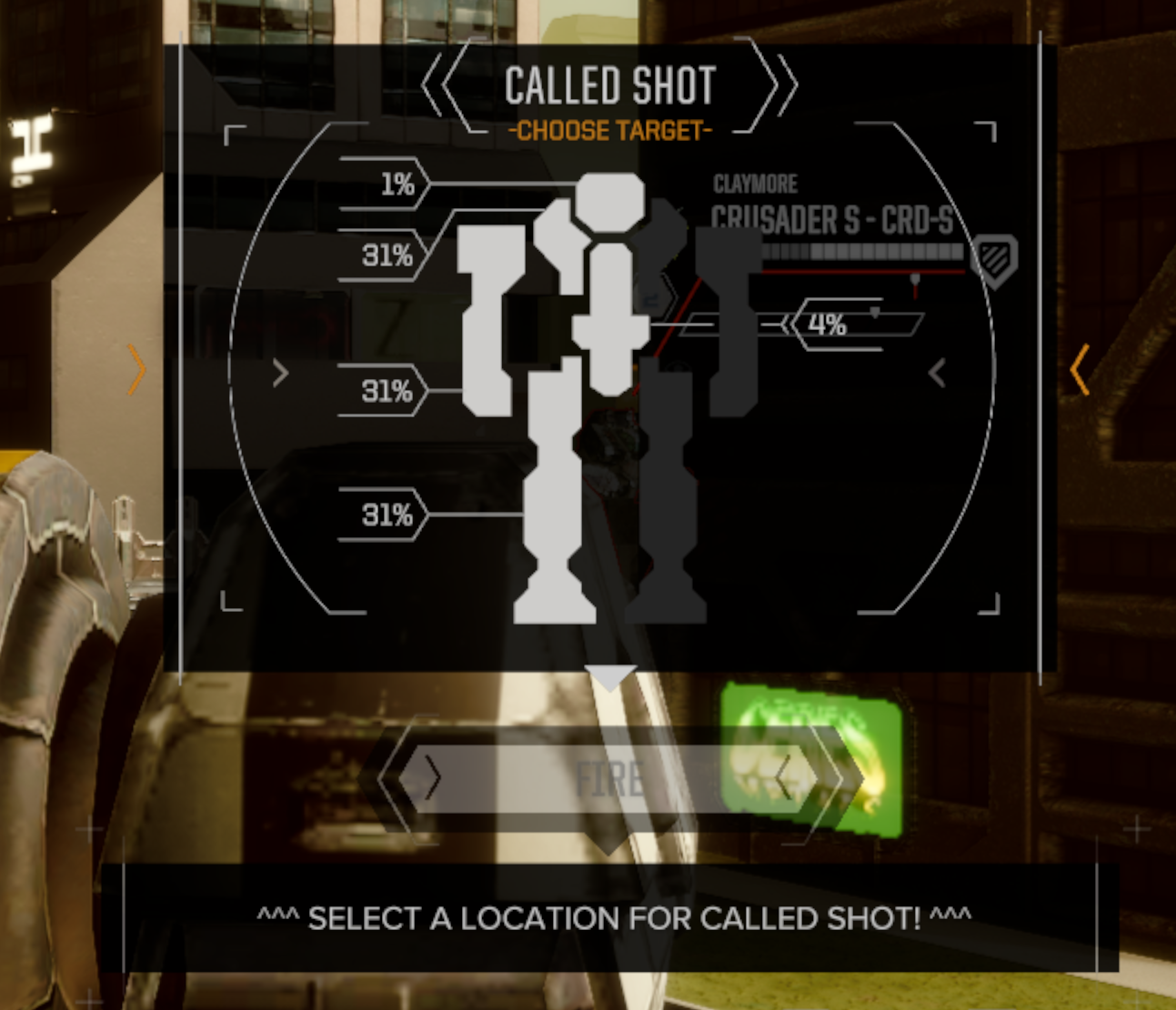The width and height of the screenshot is (1176, 1010).
Task: Click the SELECT A LOCATION FOR CALLED SHOT banner
Action: pyautogui.click(x=614, y=917)
